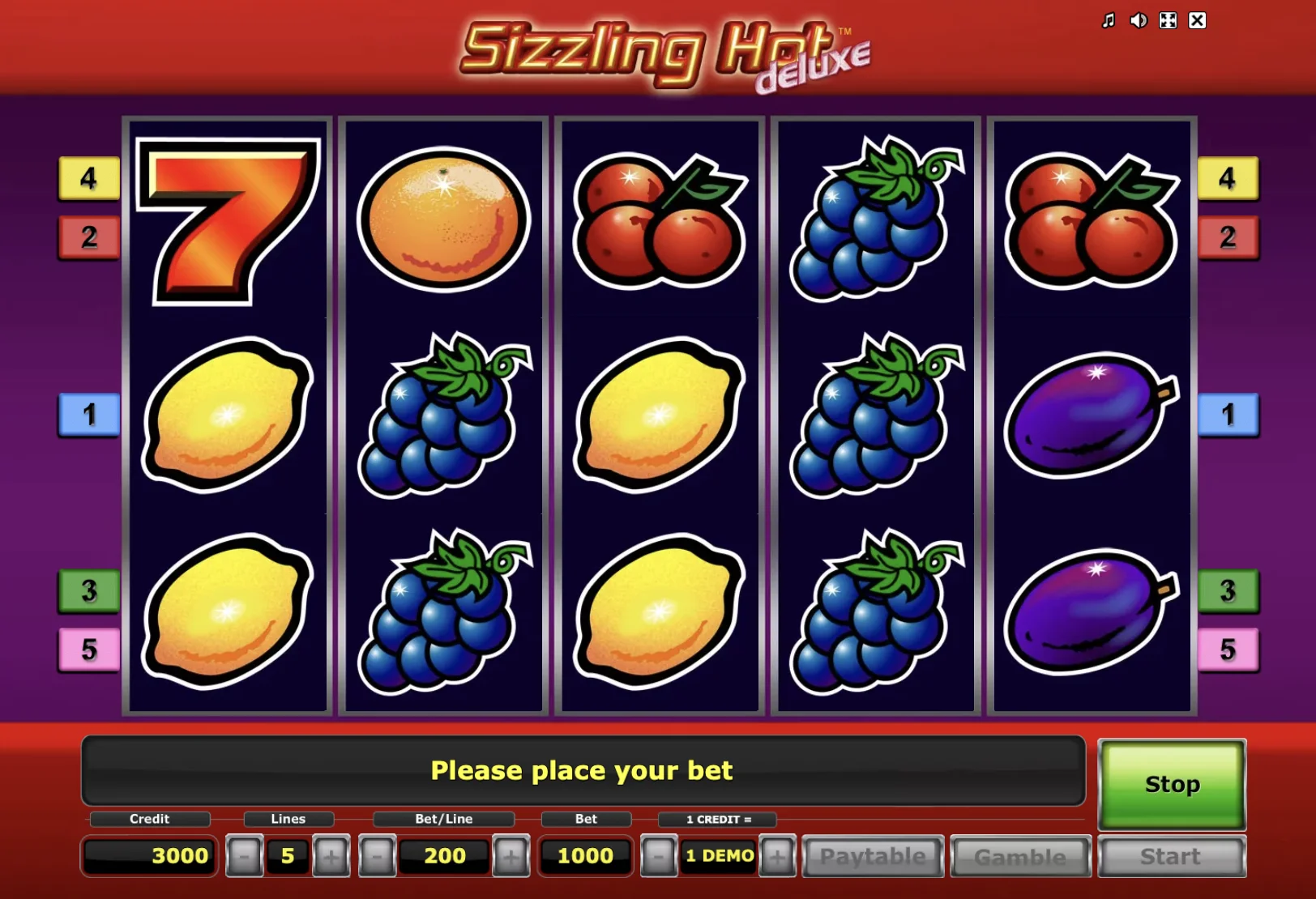This screenshot has width=1316, height=899.
Task: Close the game with the X button
Action: pos(1197,20)
